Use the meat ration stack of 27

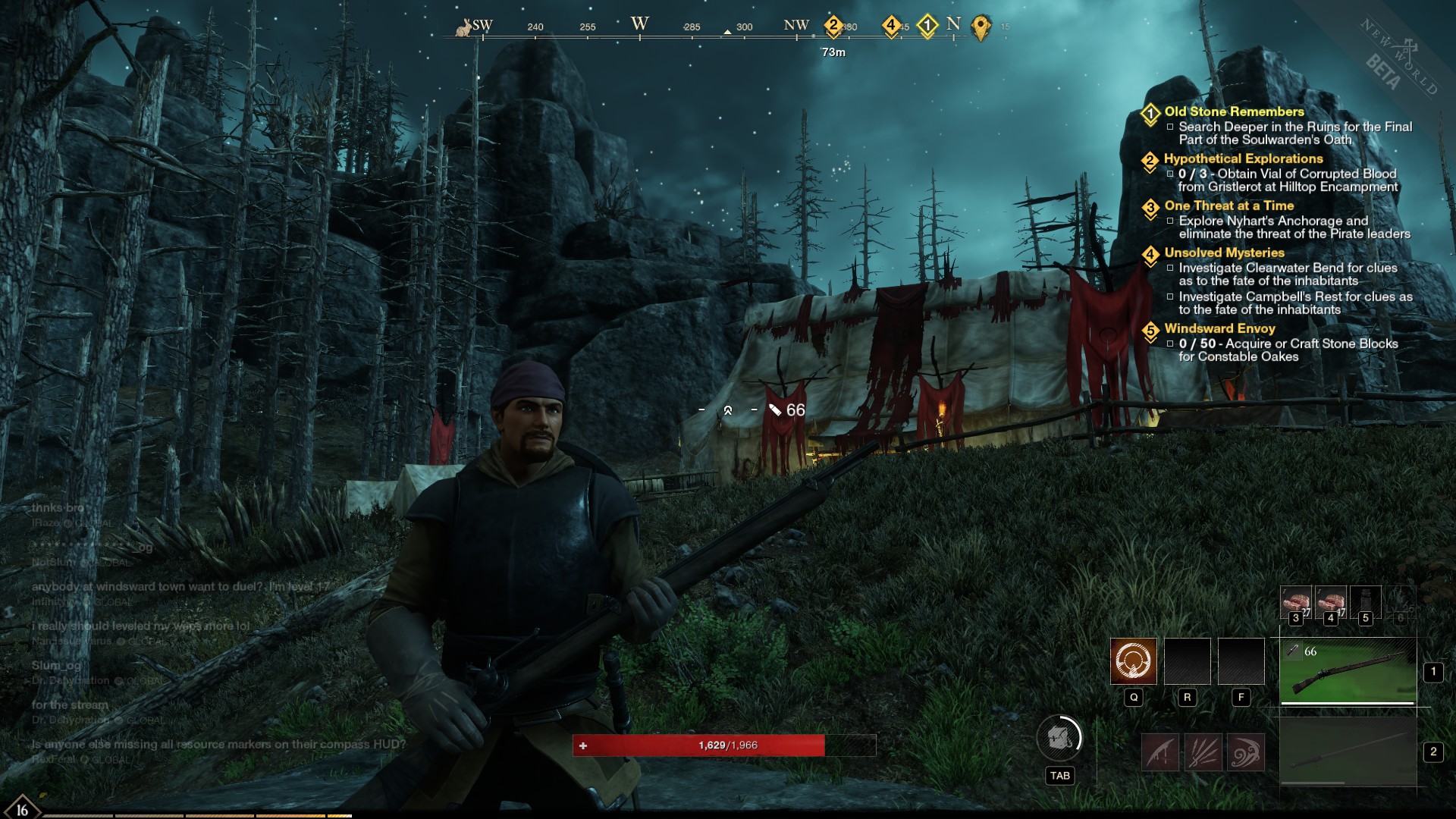(x=1295, y=601)
